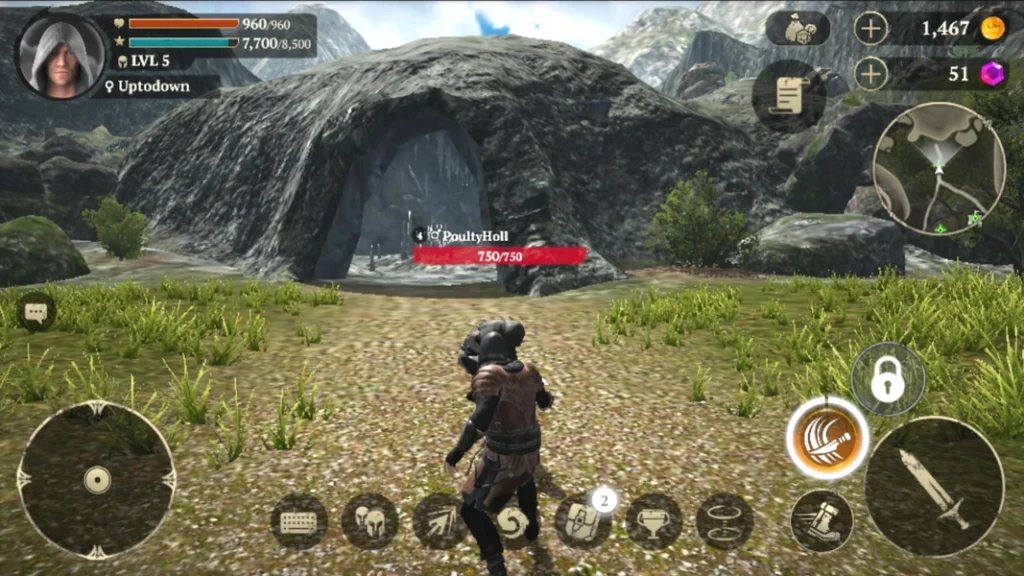1024x576 pixels.
Task: Add more purple gems with plus button
Action: point(871,73)
